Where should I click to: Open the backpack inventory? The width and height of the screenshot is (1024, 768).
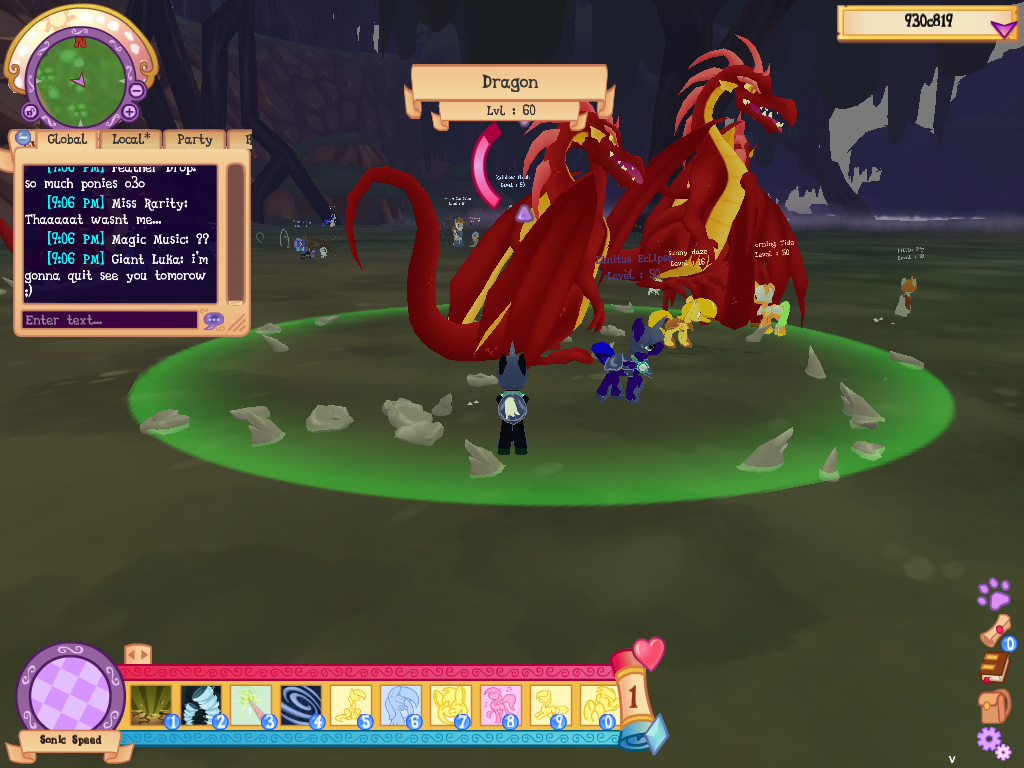(x=994, y=706)
